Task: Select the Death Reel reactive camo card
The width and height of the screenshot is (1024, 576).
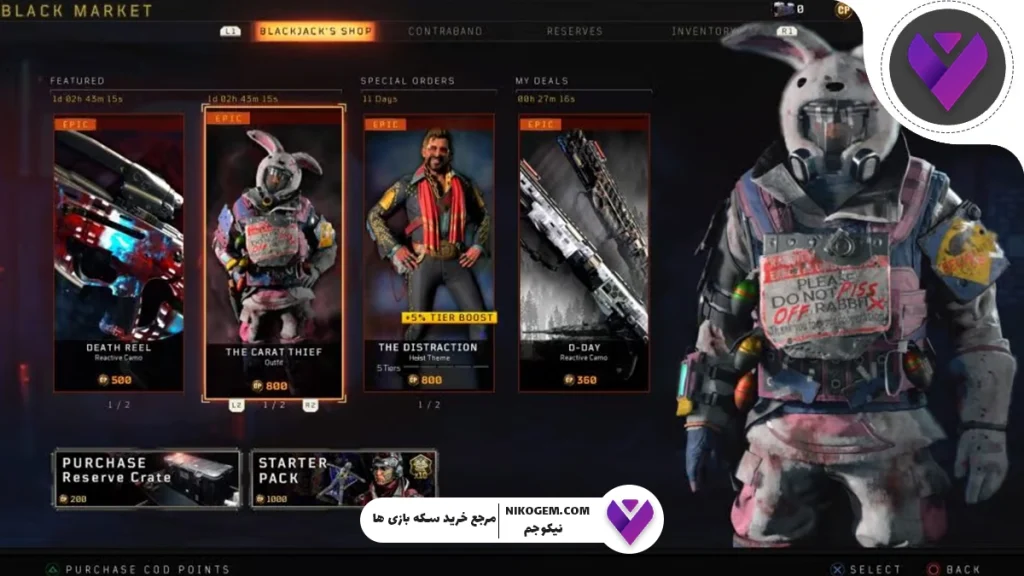Action: [x=119, y=252]
